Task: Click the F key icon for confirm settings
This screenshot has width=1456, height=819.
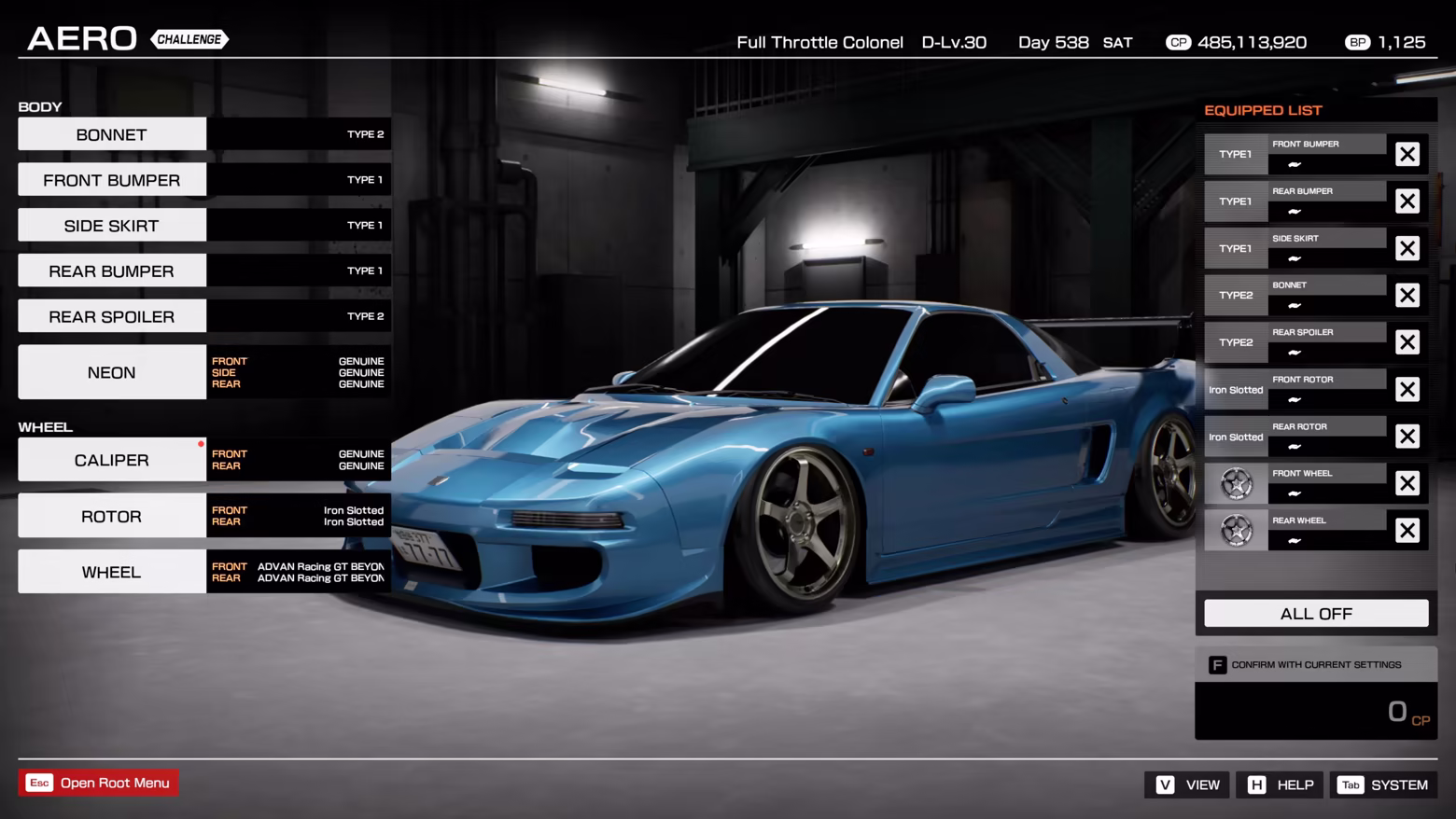Action: point(1218,664)
